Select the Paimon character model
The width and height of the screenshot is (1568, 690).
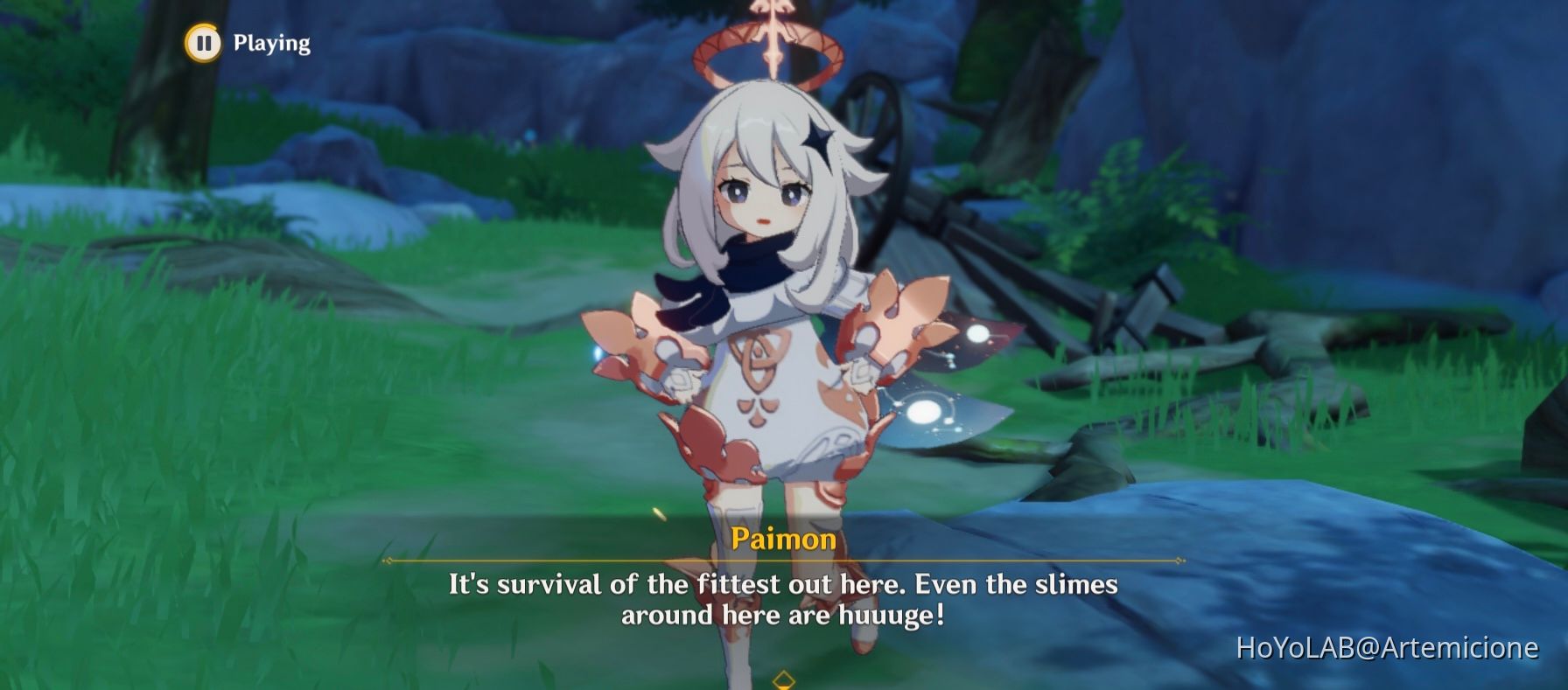click(x=770, y=306)
